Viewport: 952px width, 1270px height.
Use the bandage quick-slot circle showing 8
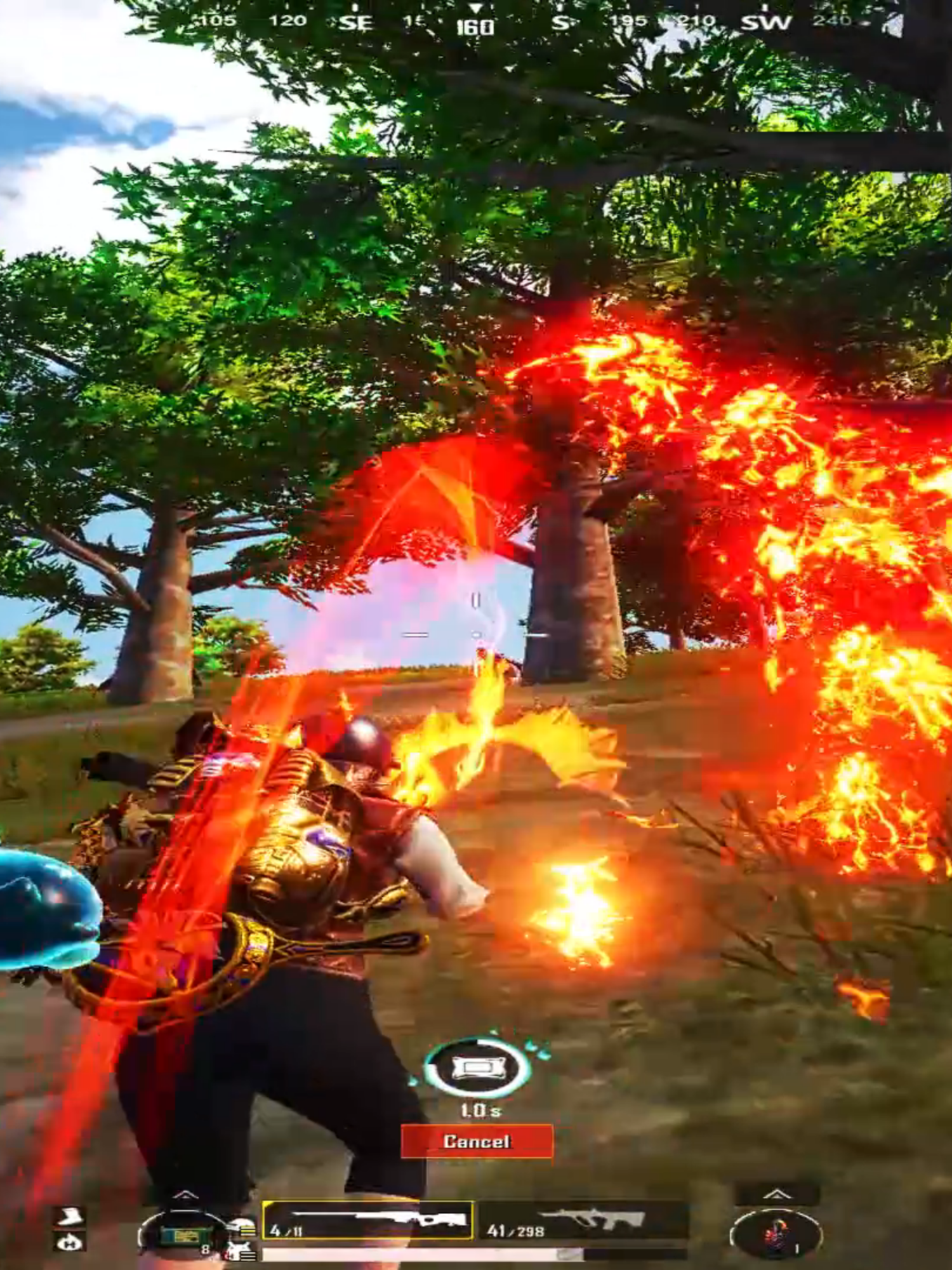tap(184, 1236)
